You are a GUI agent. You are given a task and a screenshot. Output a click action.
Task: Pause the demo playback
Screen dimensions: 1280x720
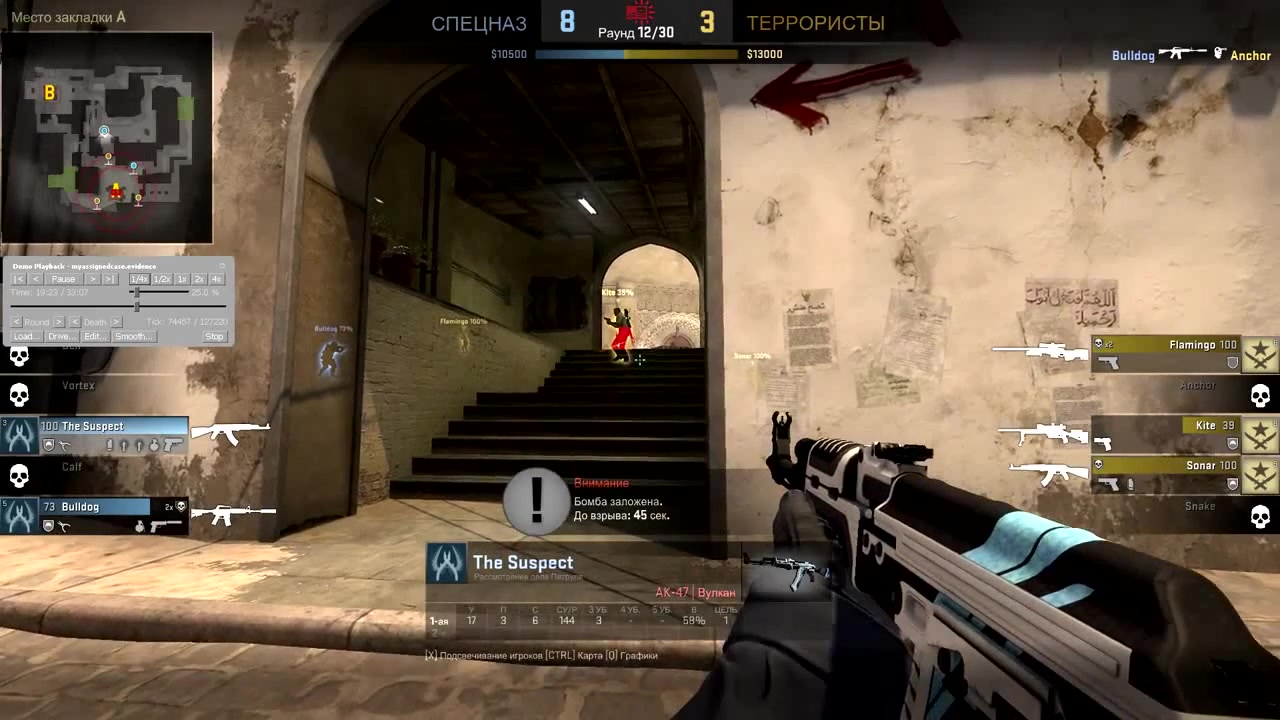tap(64, 279)
